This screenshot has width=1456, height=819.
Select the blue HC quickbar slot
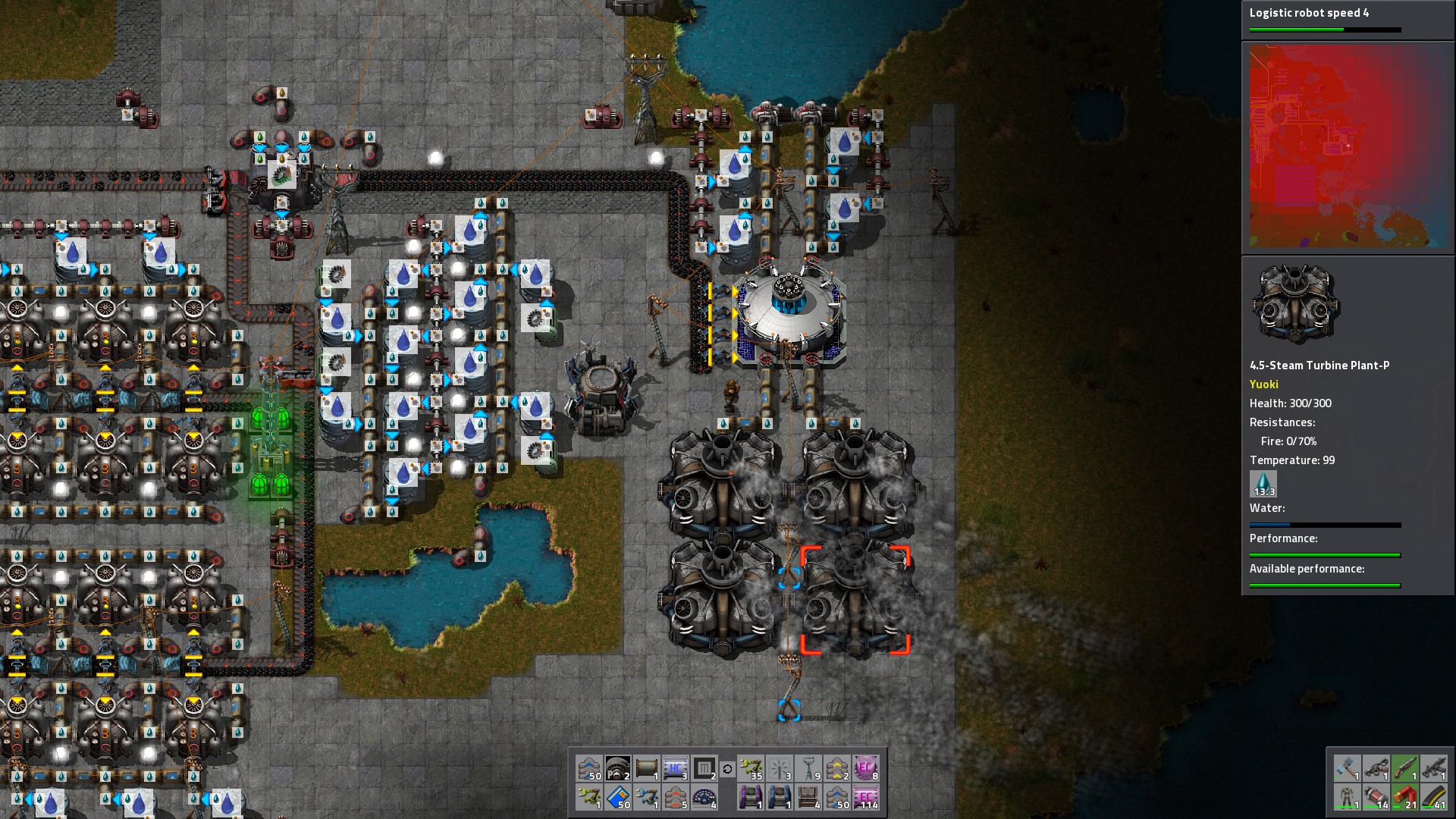pyautogui.click(x=675, y=768)
